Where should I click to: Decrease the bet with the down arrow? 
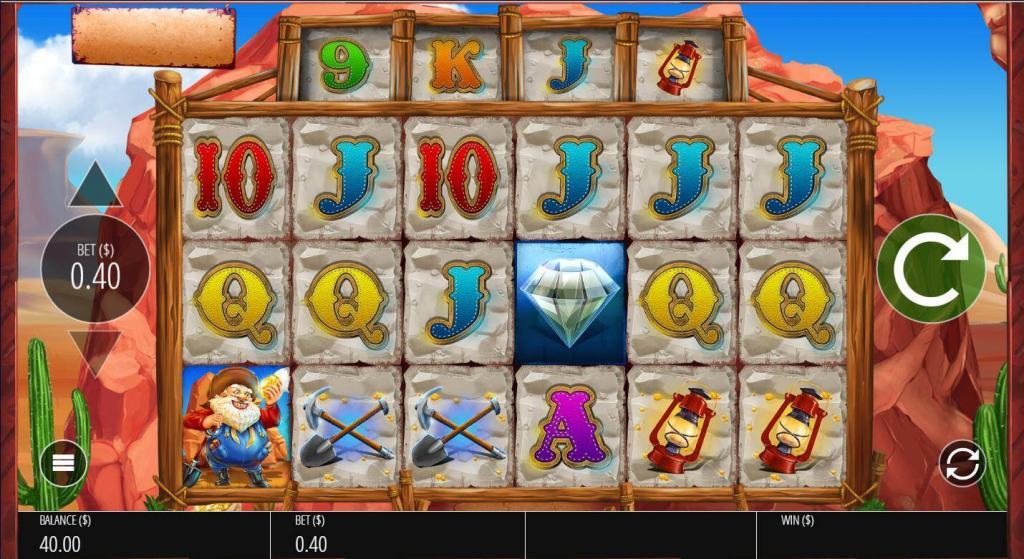tap(95, 351)
